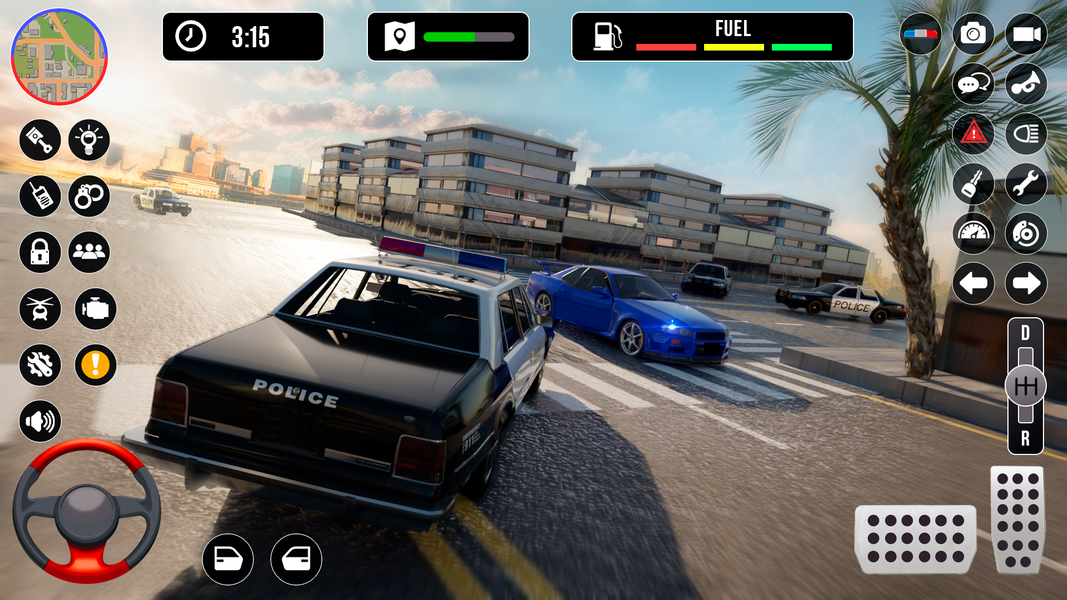
Task: Turn on the hazard warning triangle
Action: click(x=972, y=132)
